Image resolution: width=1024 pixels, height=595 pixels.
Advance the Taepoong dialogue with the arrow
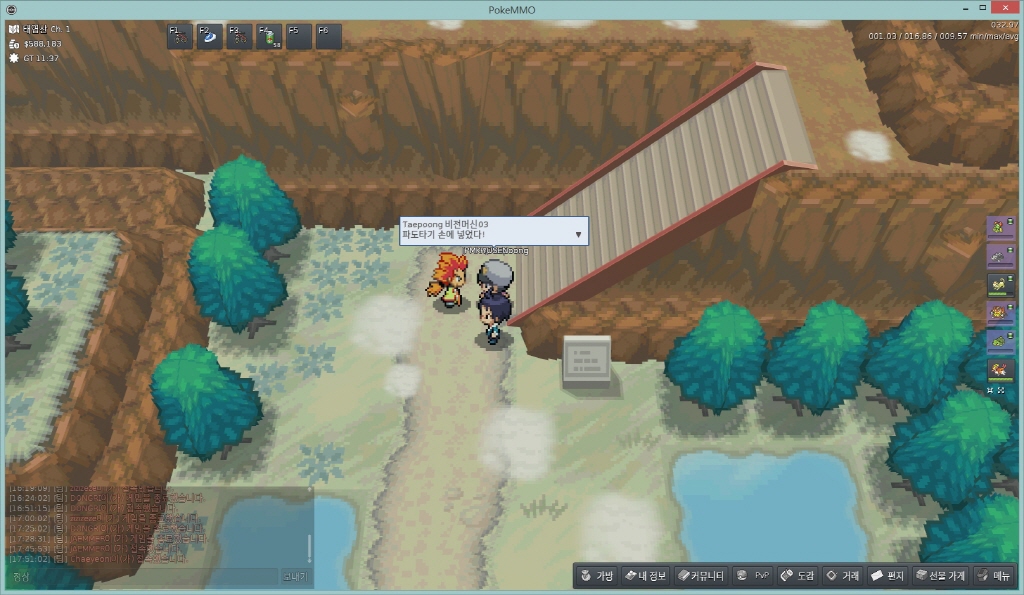coord(578,234)
